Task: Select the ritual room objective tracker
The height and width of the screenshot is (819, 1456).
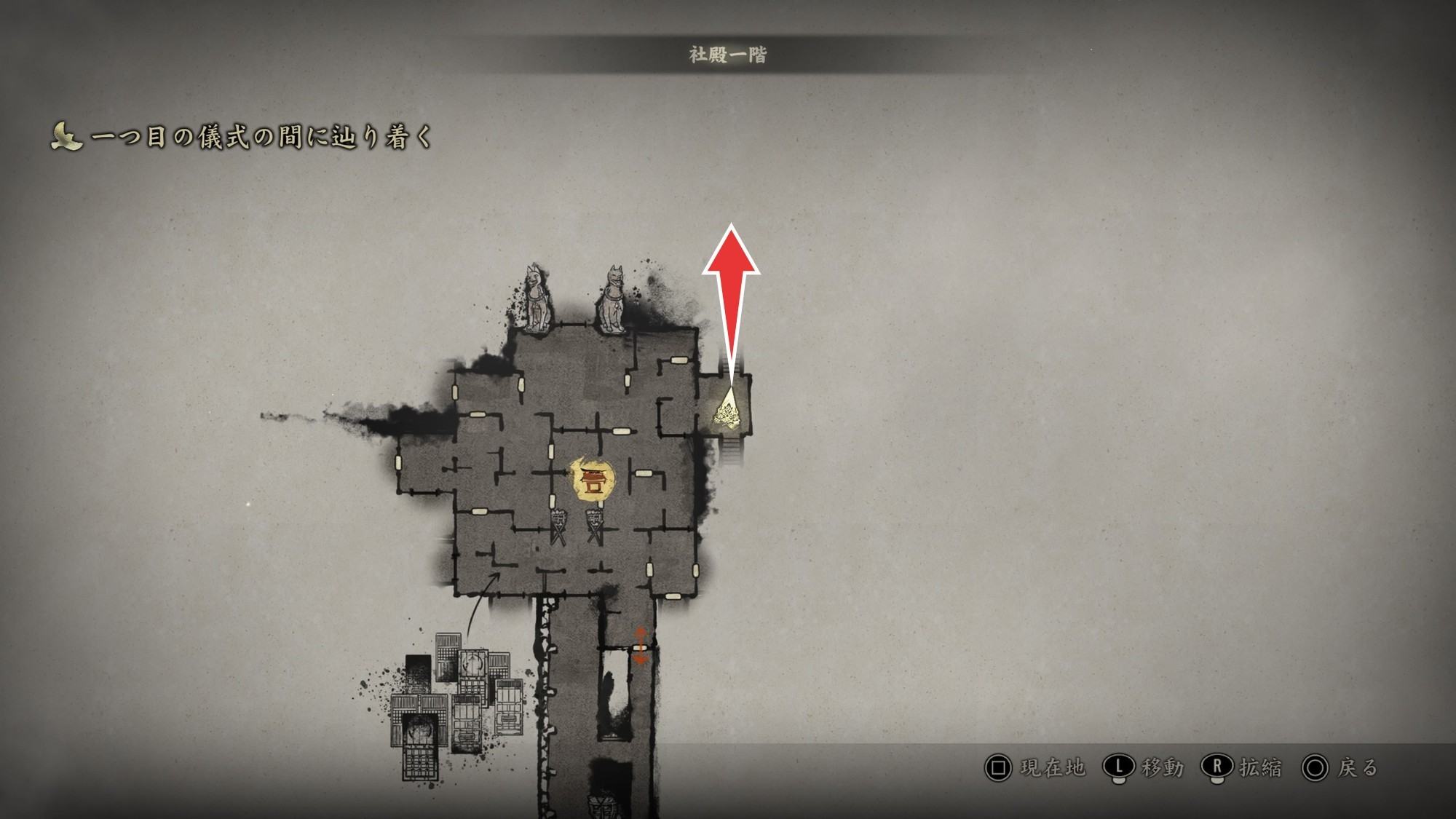Action: tap(242, 136)
